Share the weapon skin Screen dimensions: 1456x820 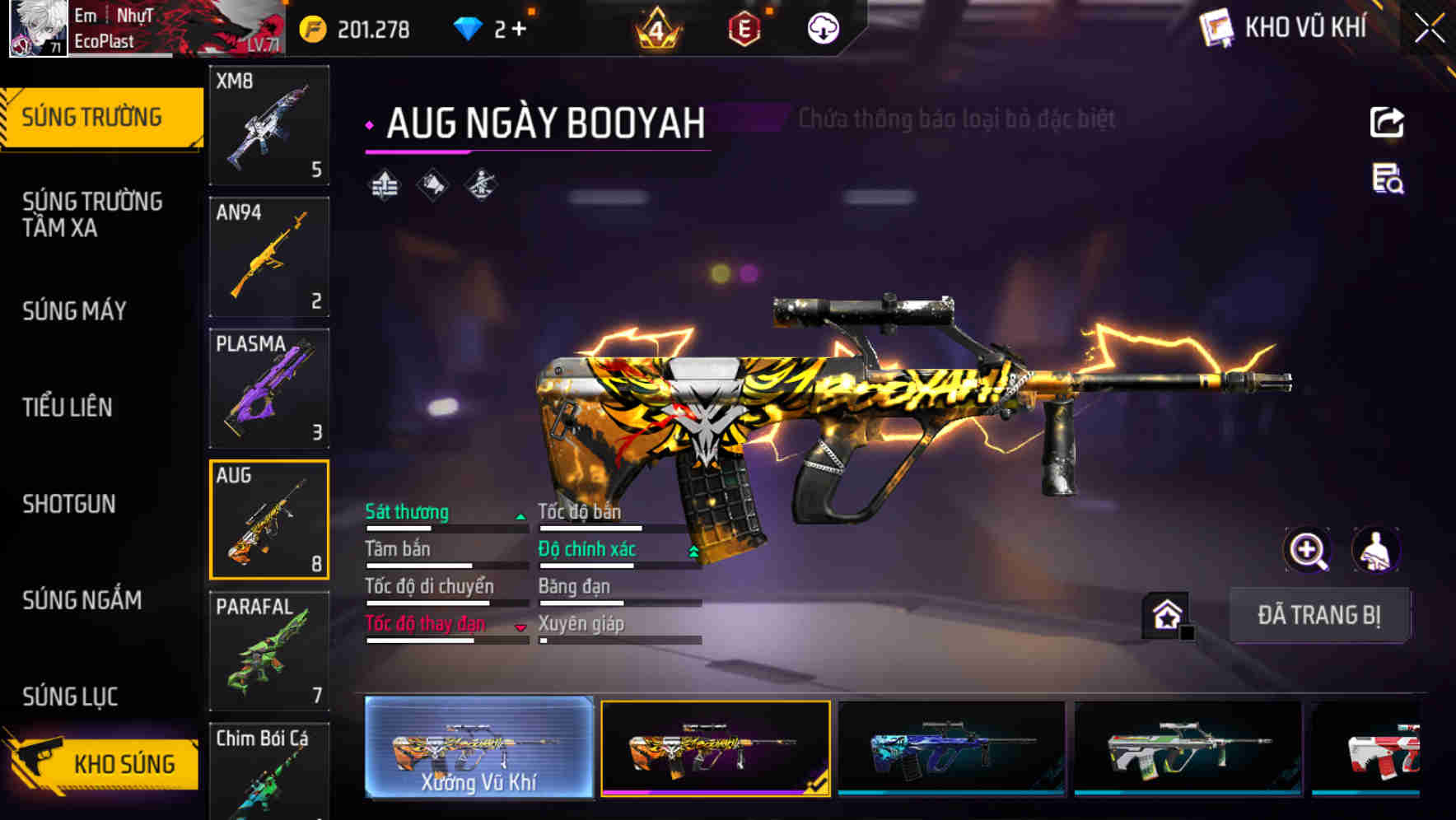[1387, 123]
